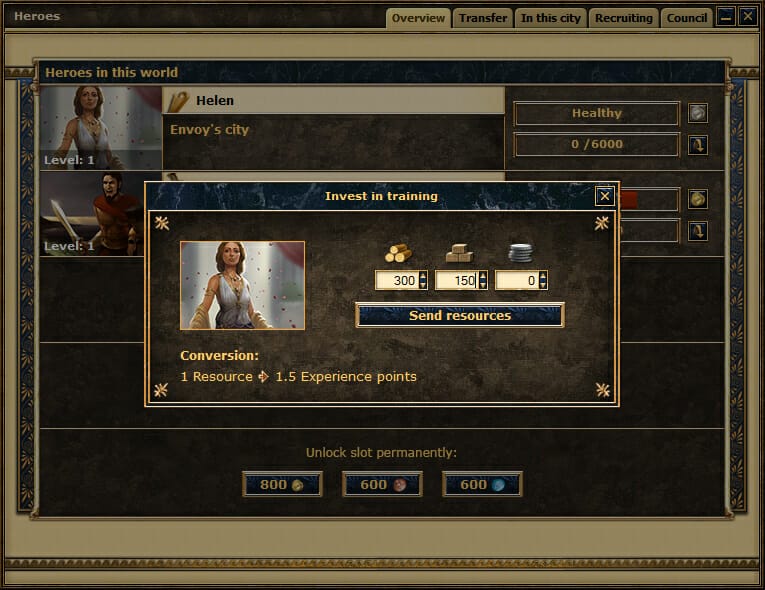
Task: Unlock slot for 600 blue coins
Action: click(482, 485)
